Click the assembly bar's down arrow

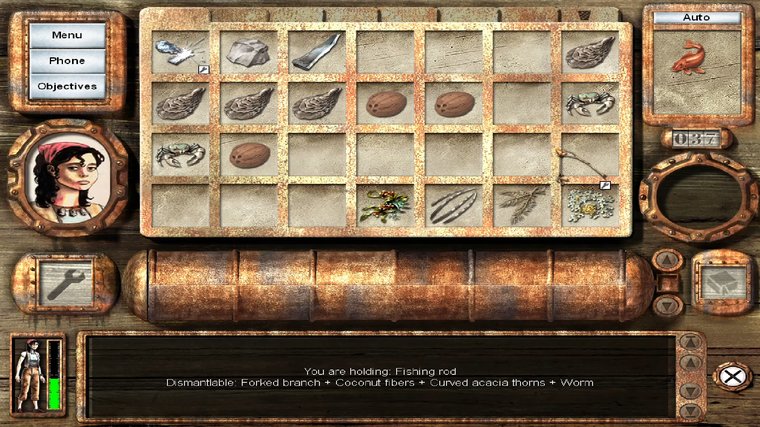pyautogui.click(x=667, y=304)
